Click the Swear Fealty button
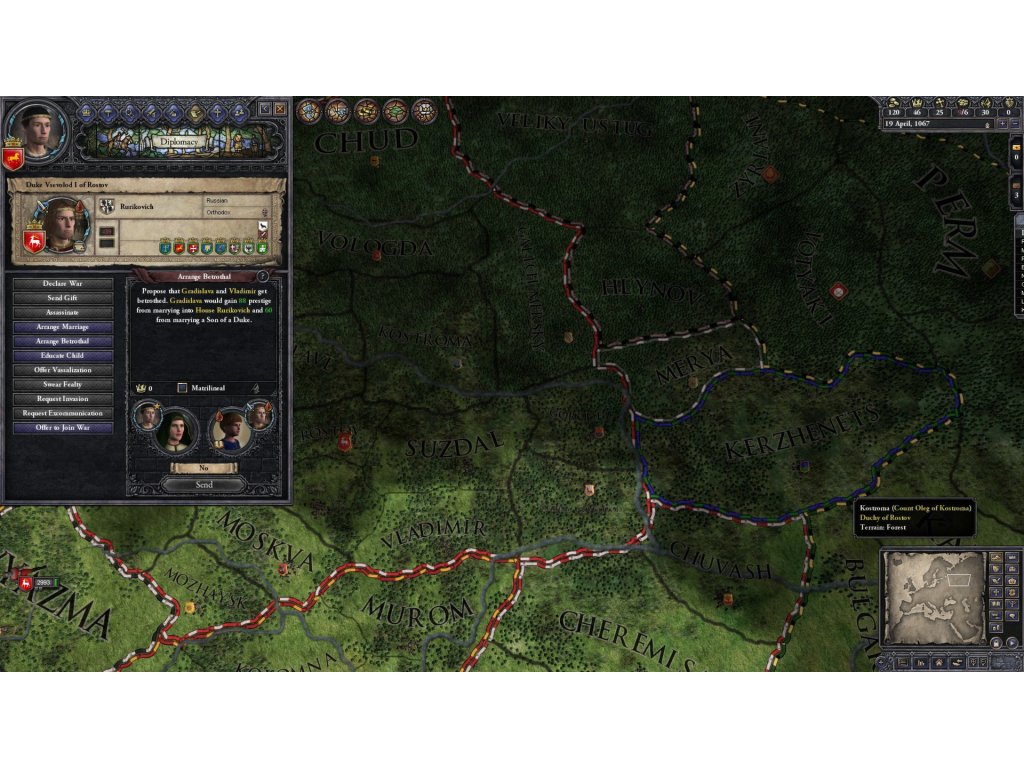 62,384
